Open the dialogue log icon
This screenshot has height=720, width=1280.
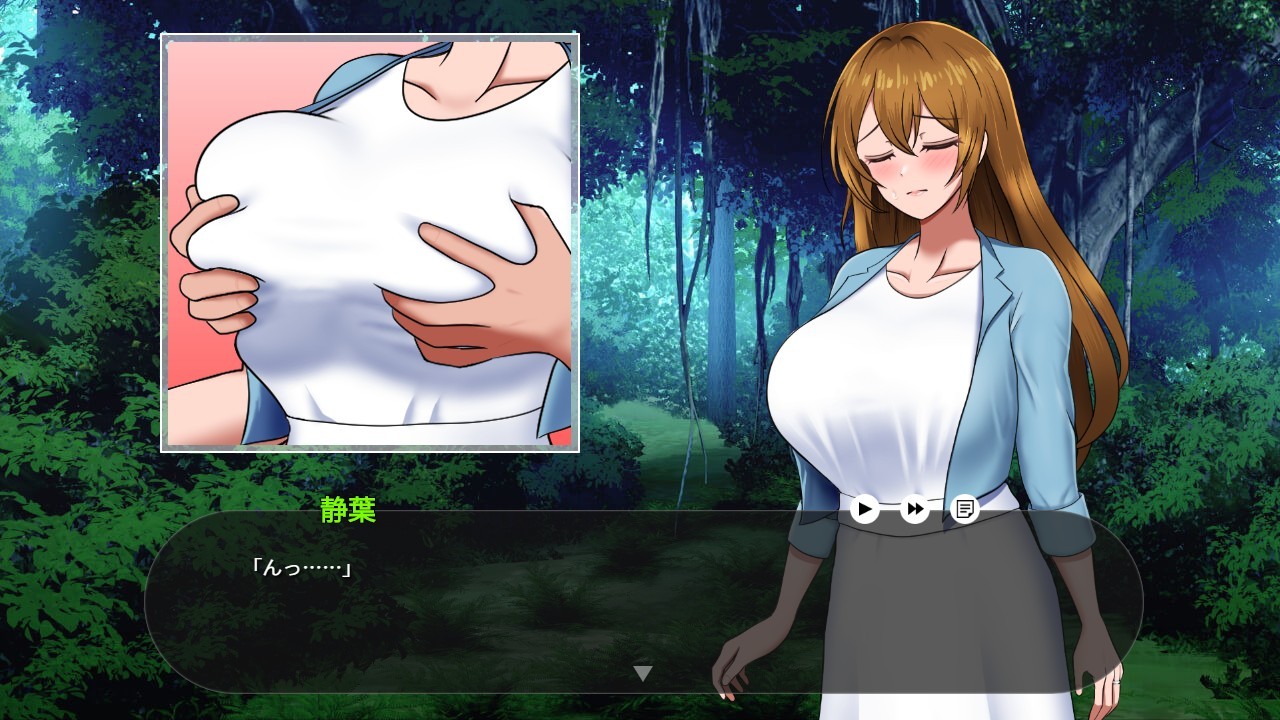click(x=965, y=509)
